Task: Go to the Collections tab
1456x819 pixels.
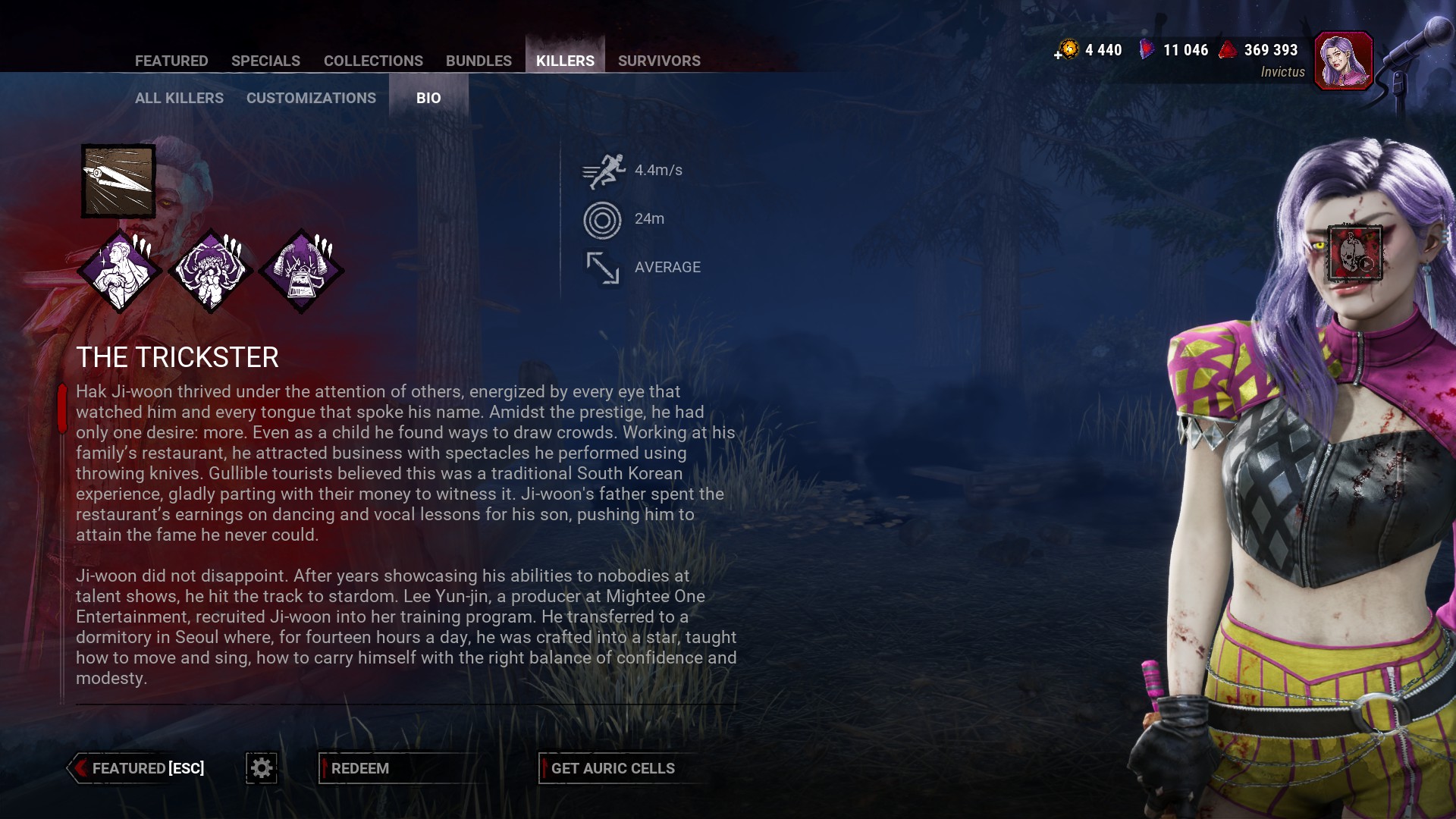Action: click(x=373, y=61)
